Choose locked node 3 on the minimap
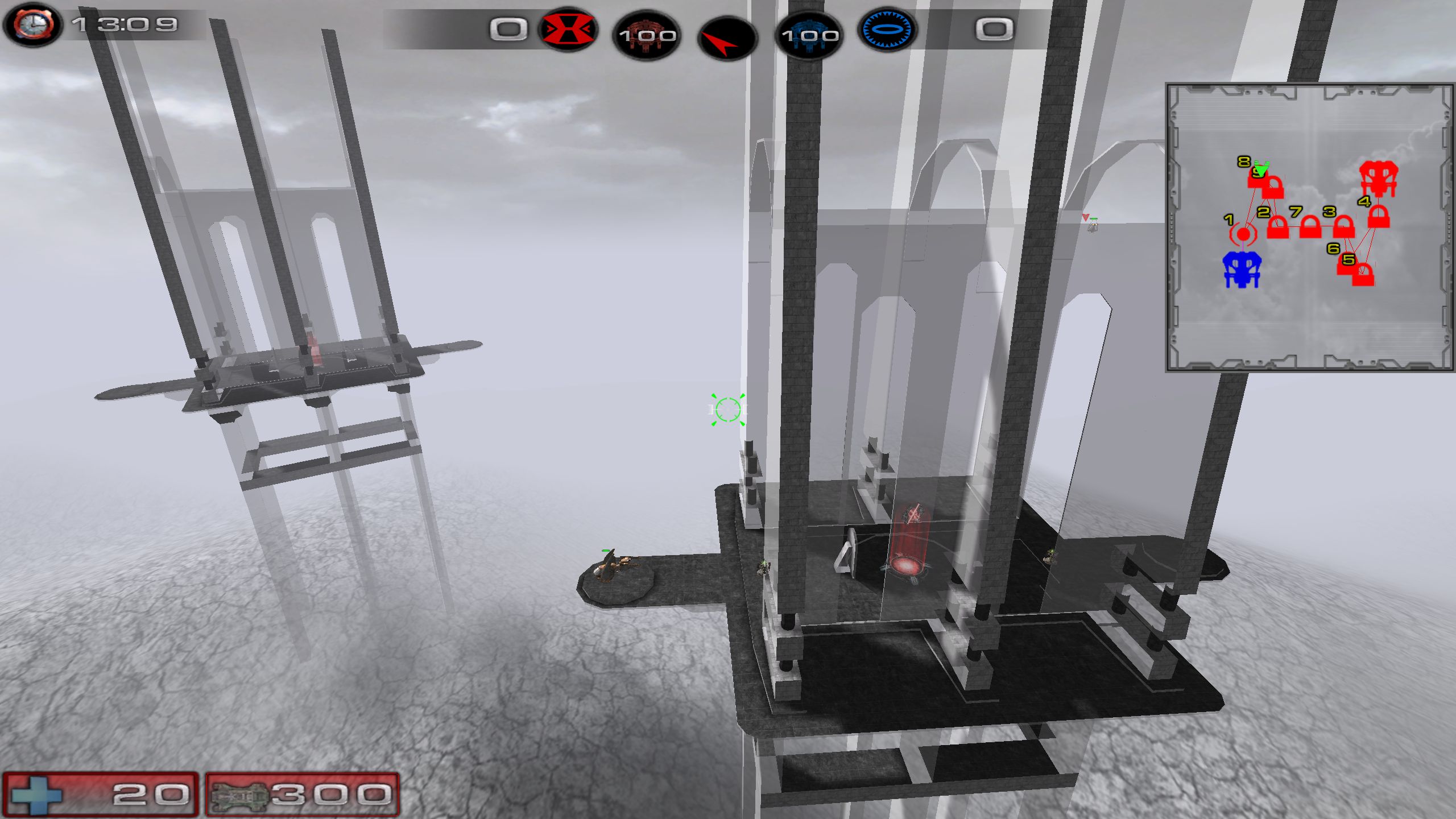This screenshot has height=819, width=1456. (1344, 226)
